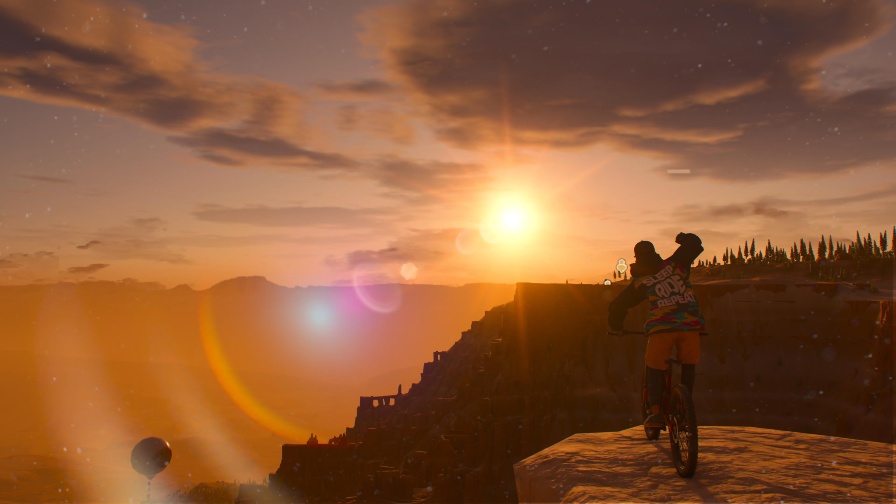Click the pin-shaped waypoint marker beside the rider
Screen dimensions: 896x504
[620, 266]
